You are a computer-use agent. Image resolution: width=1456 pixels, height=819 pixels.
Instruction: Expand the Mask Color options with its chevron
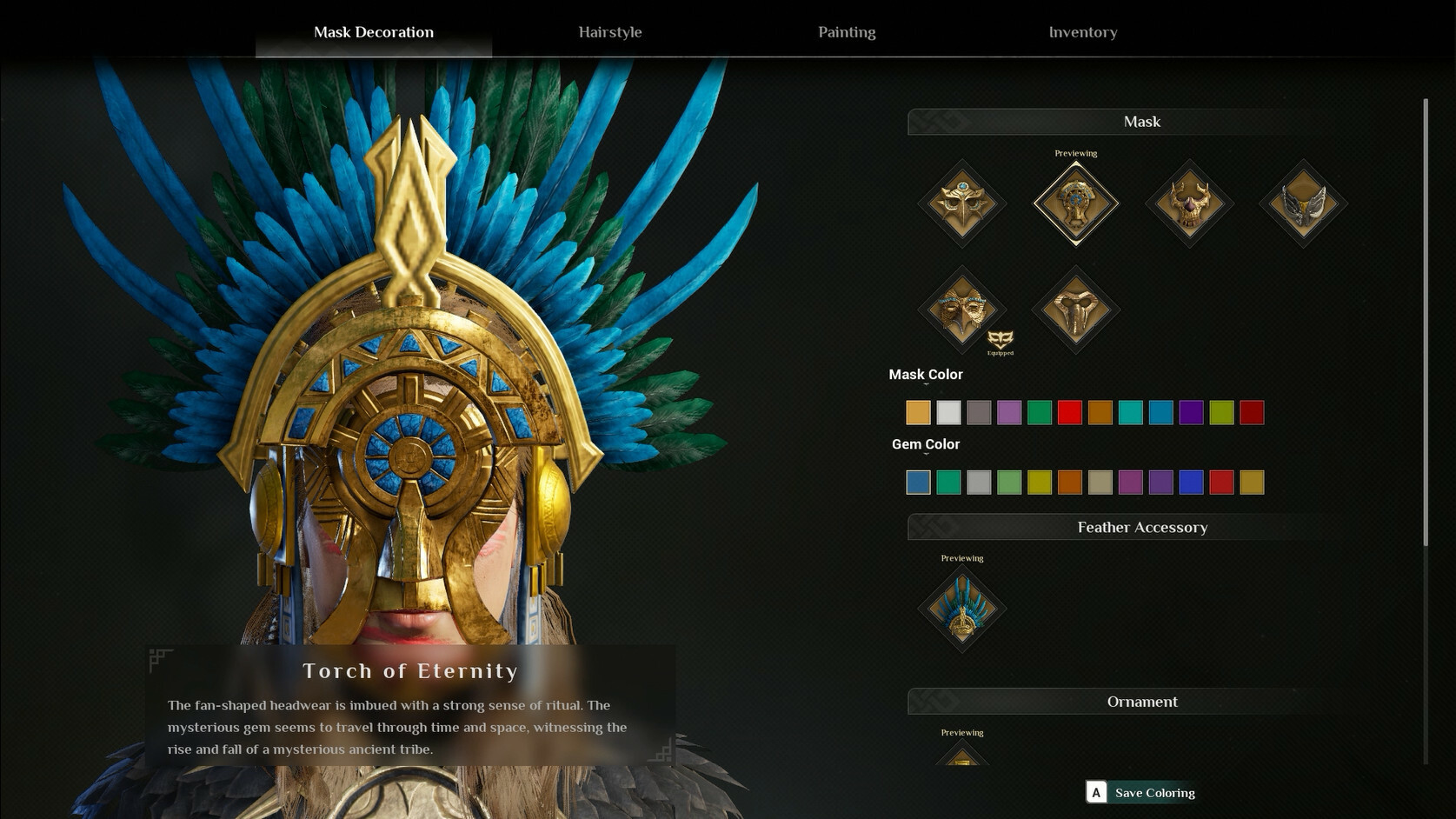[925, 385]
